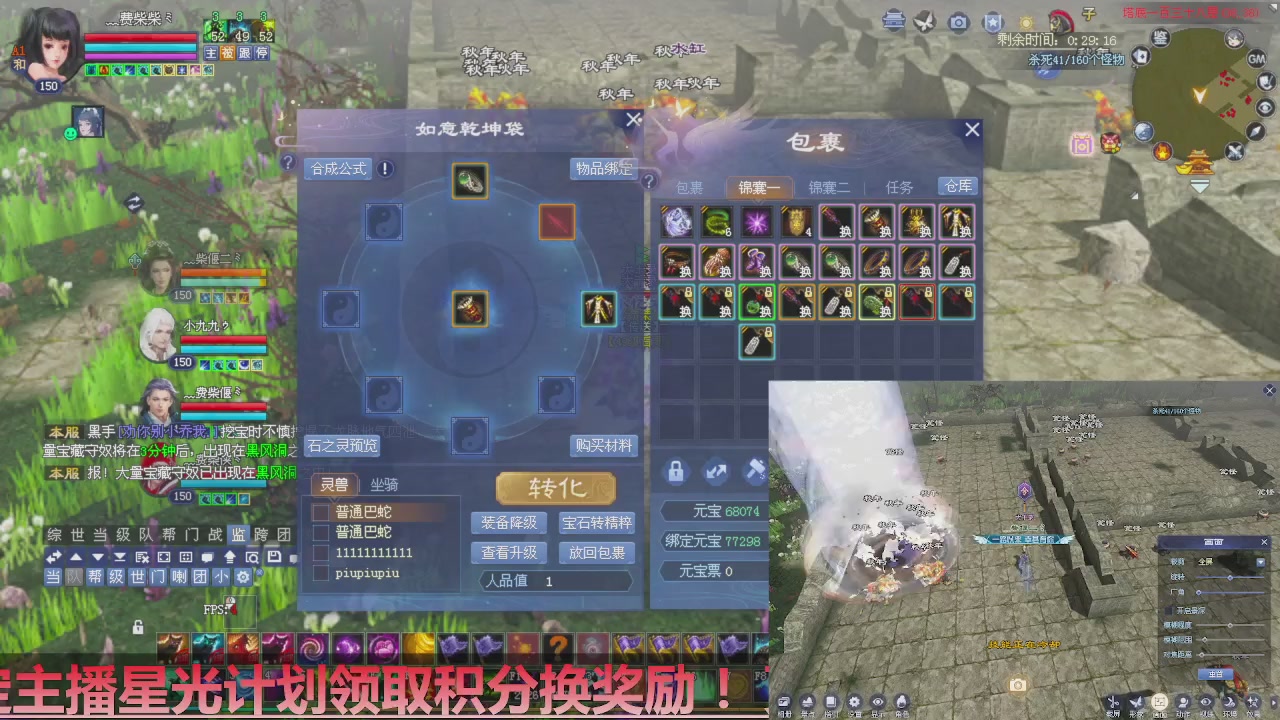1280x720 pixels.
Task: Check the box next to 11111111111
Action: point(322,551)
